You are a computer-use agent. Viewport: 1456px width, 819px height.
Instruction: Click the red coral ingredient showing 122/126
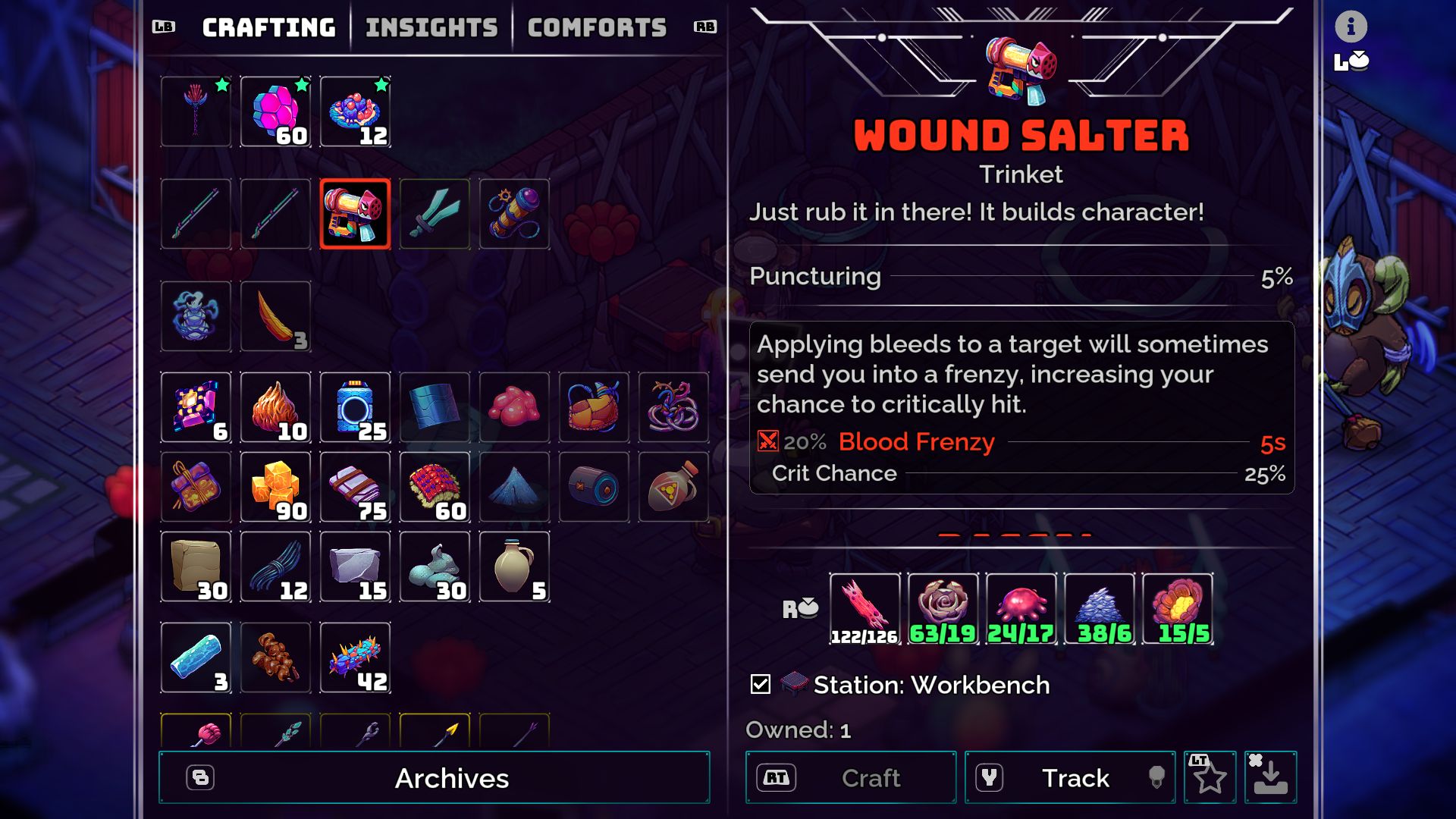[864, 608]
